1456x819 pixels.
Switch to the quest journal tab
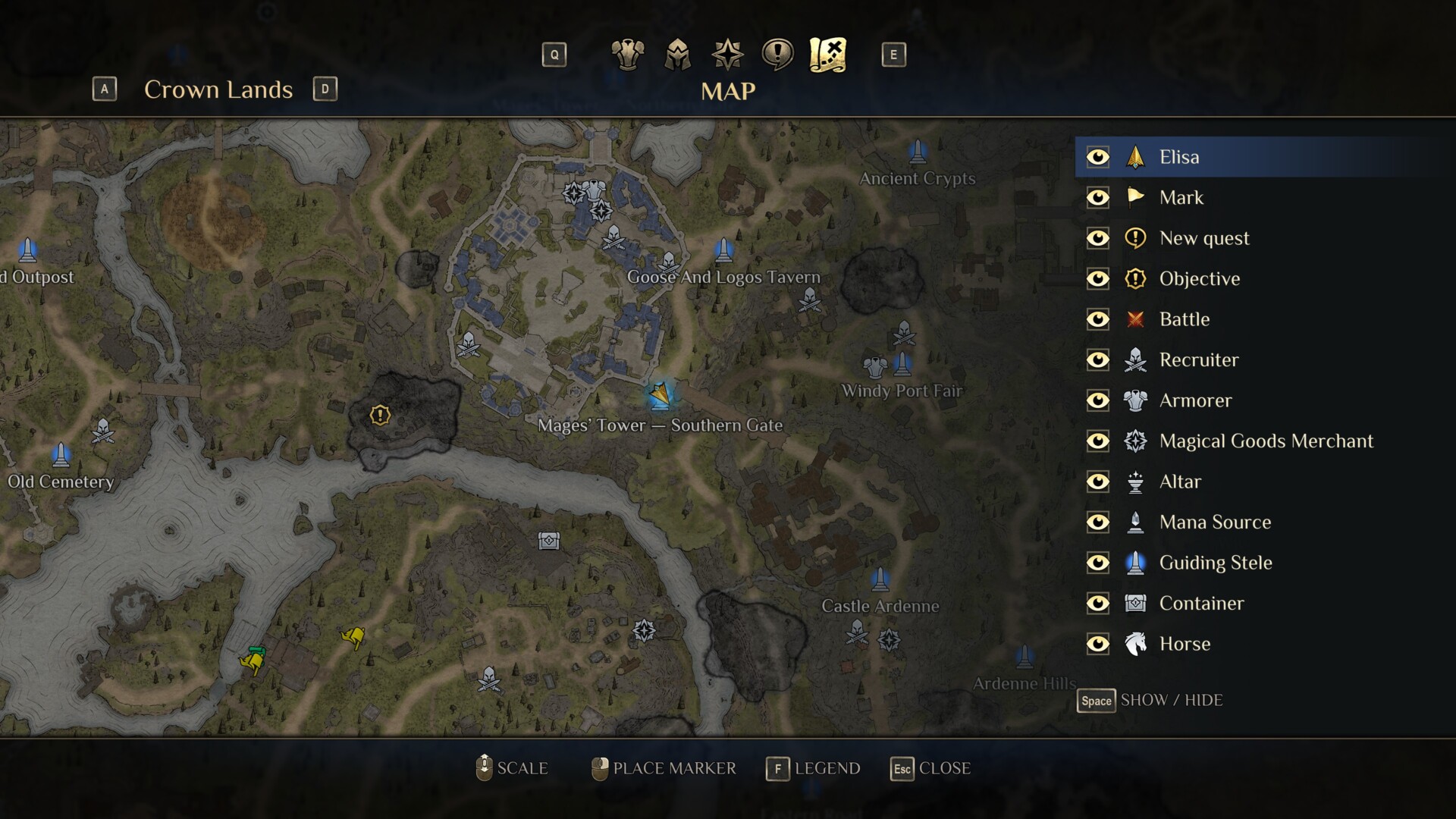[x=777, y=55]
